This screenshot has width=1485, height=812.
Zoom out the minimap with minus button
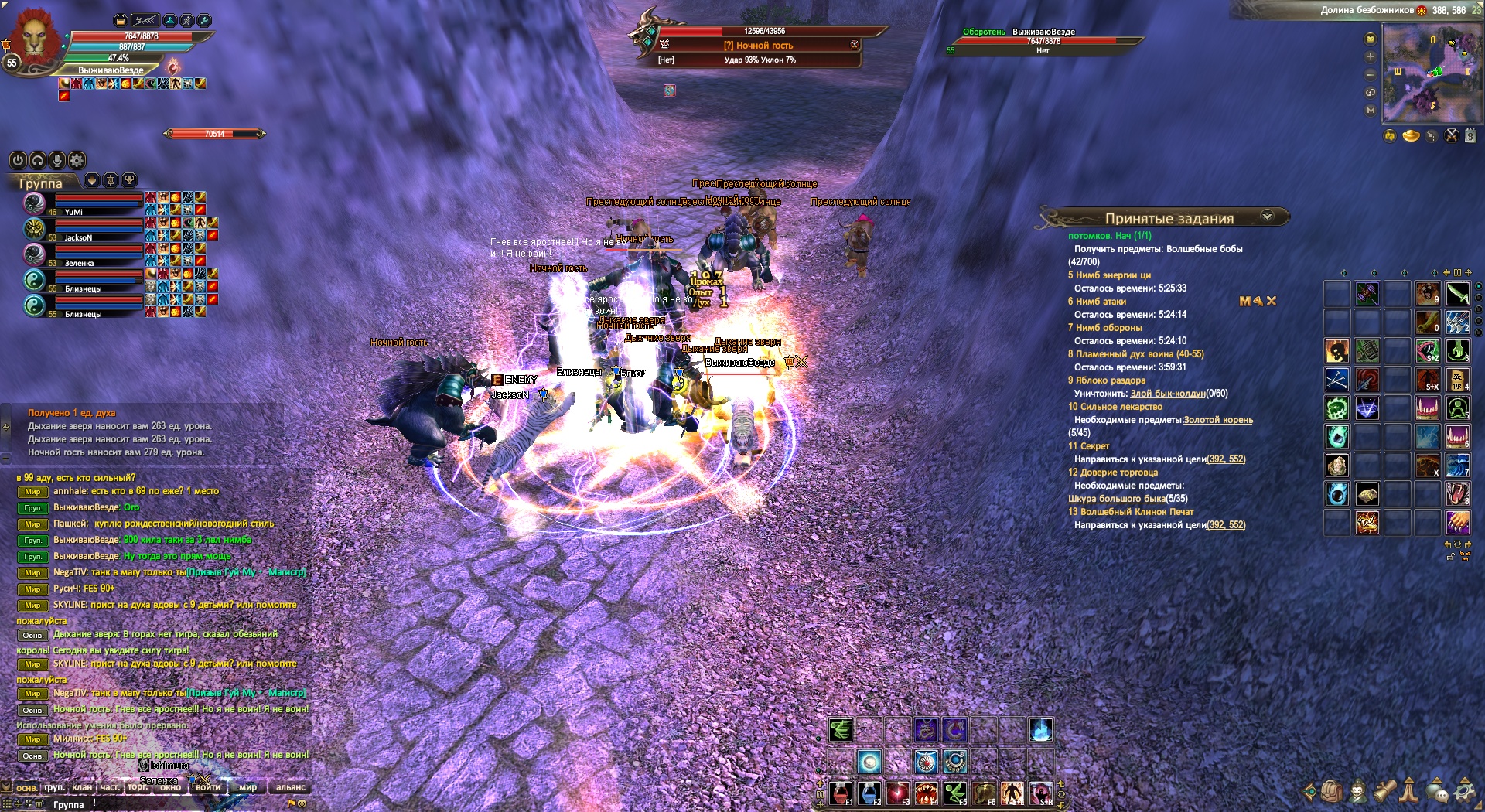pyautogui.click(x=1371, y=74)
